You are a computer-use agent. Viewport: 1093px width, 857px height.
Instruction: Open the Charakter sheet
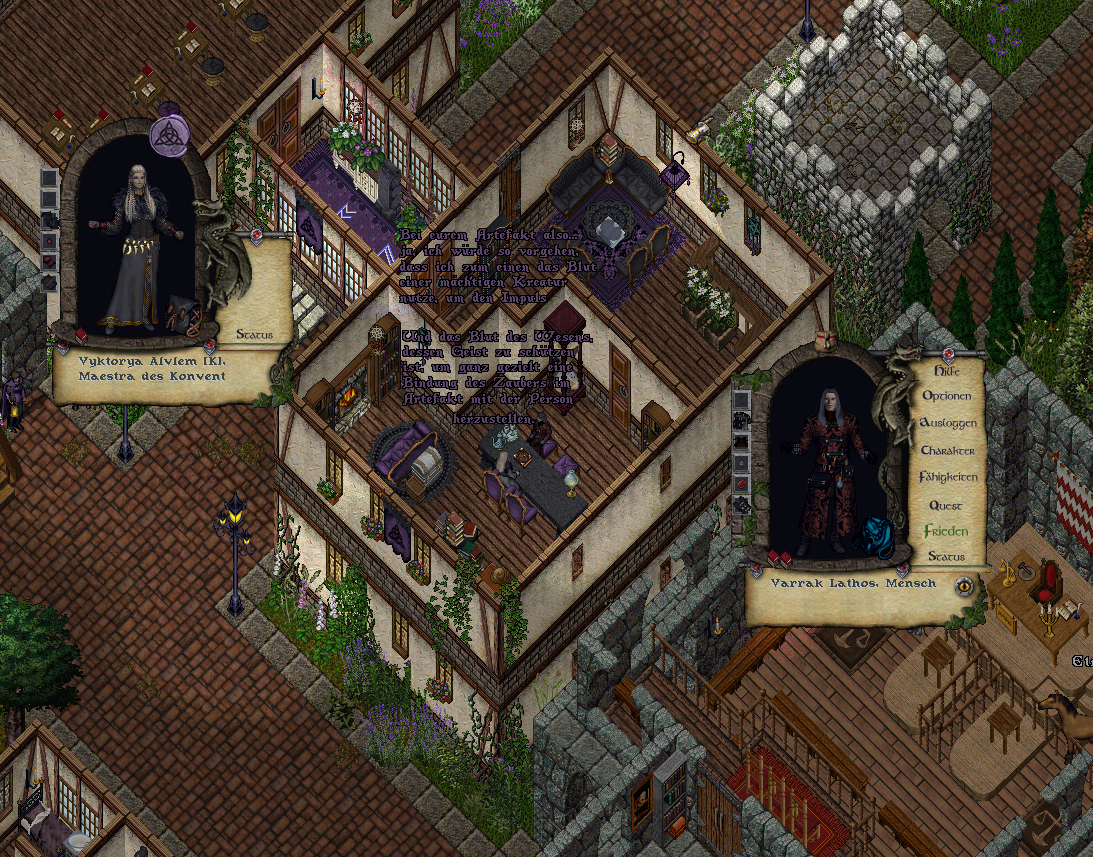947,450
